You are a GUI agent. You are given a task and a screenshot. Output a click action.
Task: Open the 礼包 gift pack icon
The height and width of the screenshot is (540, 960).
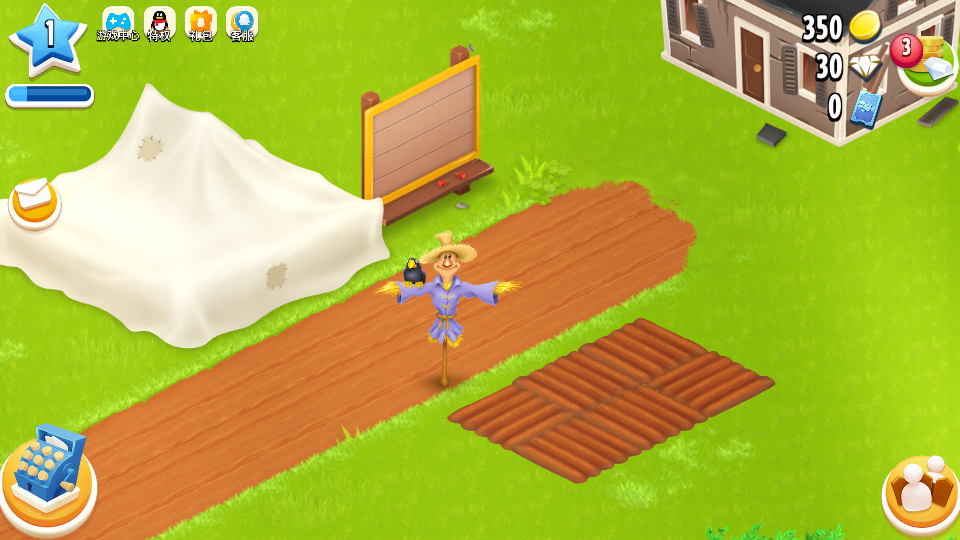[x=201, y=23]
